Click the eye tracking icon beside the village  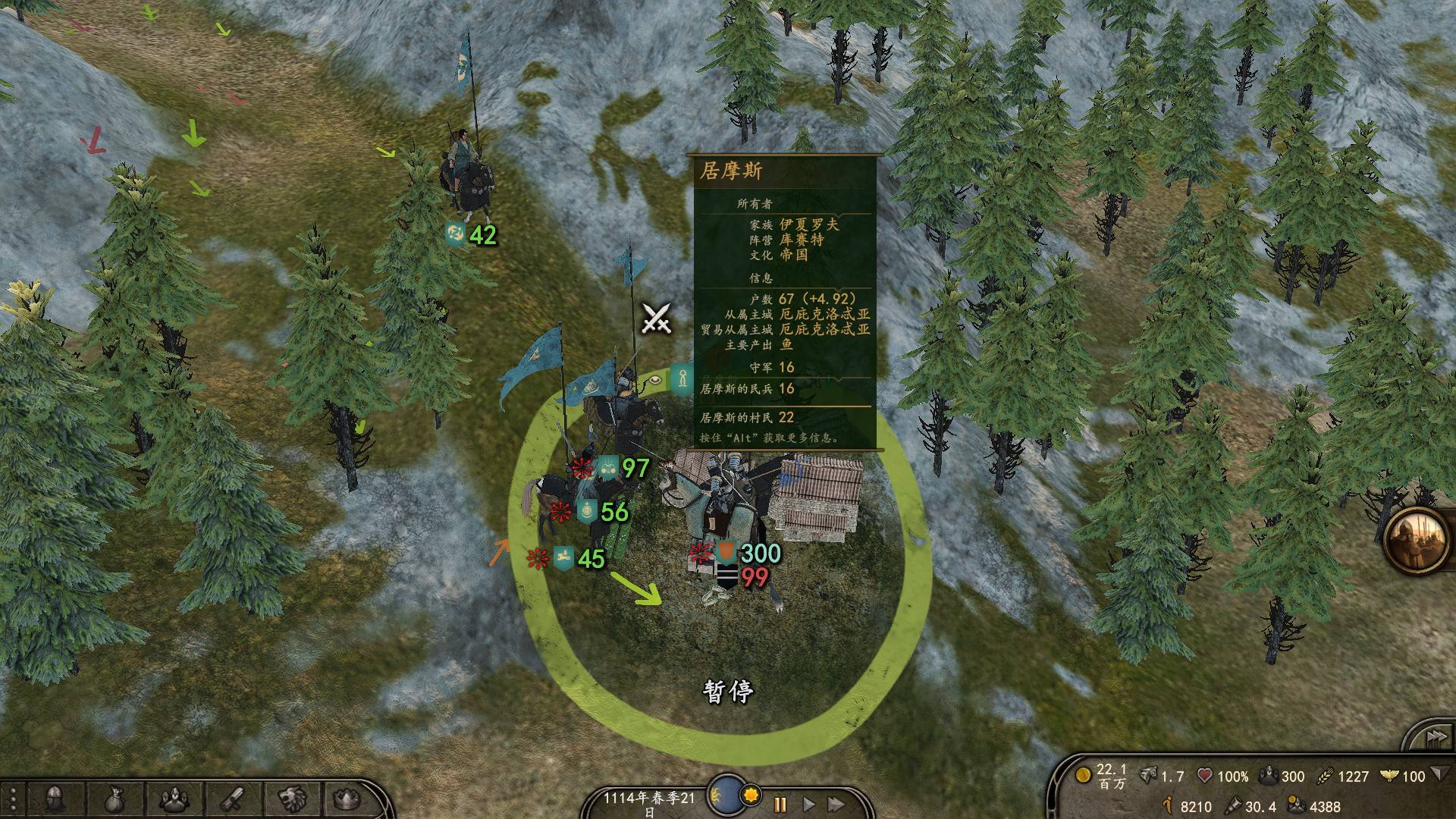pos(654,377)
